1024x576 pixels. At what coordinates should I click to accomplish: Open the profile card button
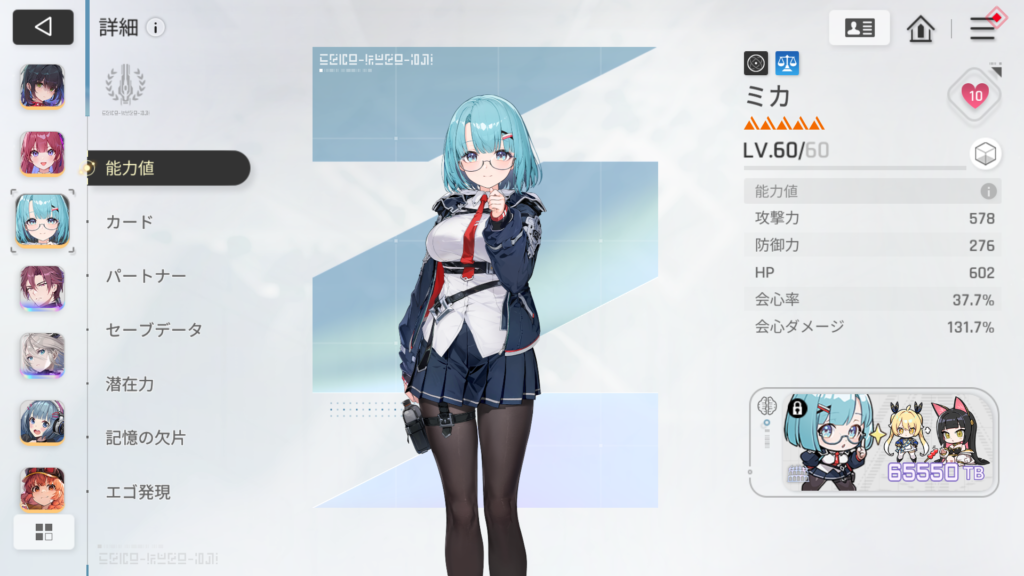[859, 28]
